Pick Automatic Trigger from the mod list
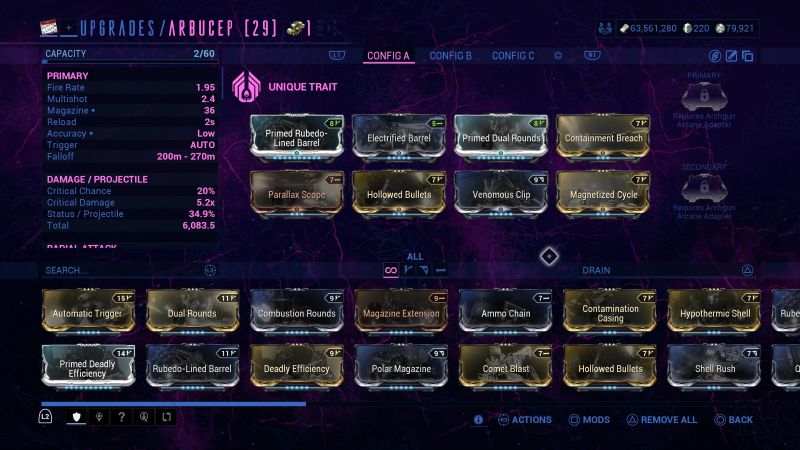 coord(87,312)
